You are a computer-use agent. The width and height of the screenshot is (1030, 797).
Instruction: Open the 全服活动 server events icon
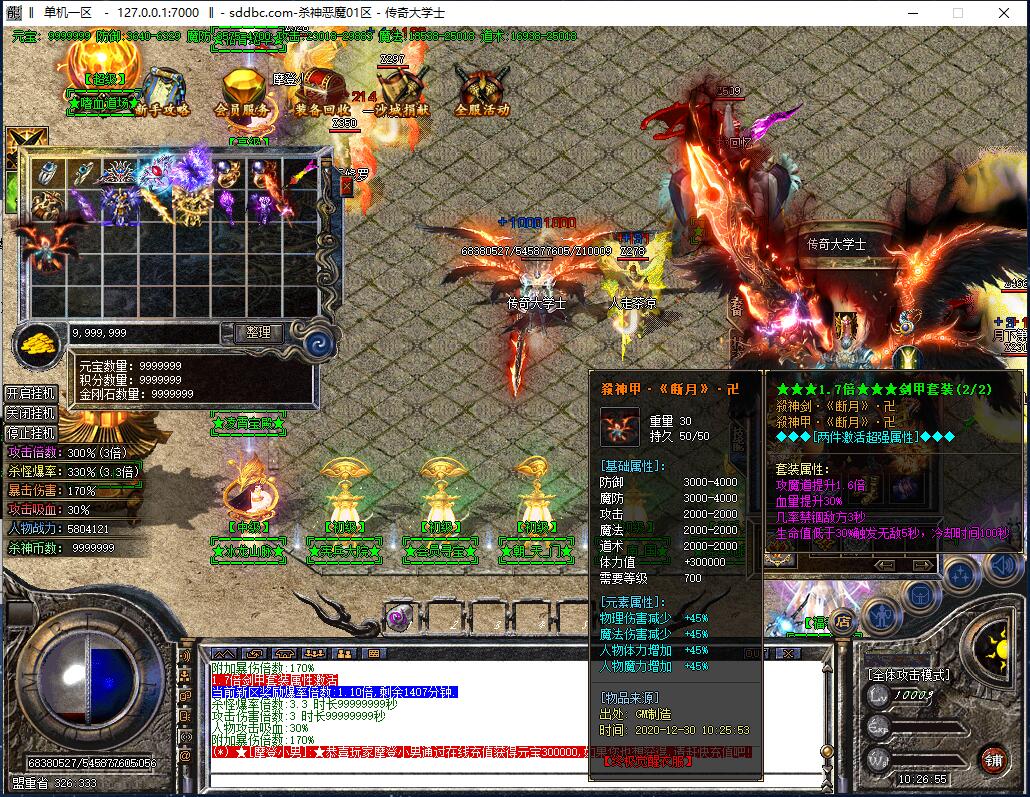481,92
